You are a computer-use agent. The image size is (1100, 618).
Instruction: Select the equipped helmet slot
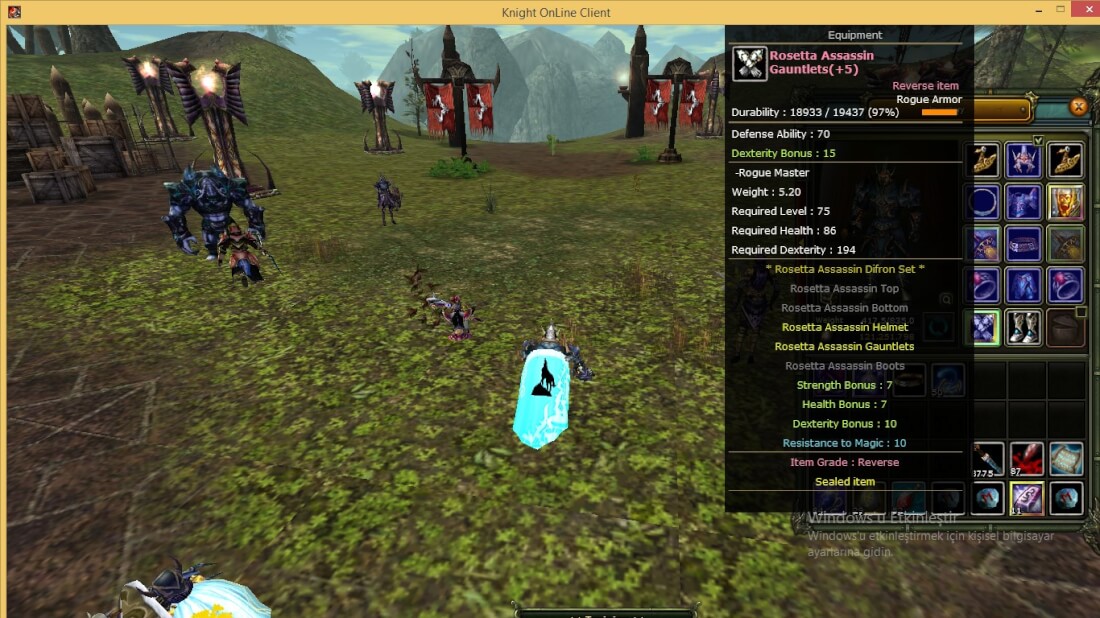click(1025, 160)
